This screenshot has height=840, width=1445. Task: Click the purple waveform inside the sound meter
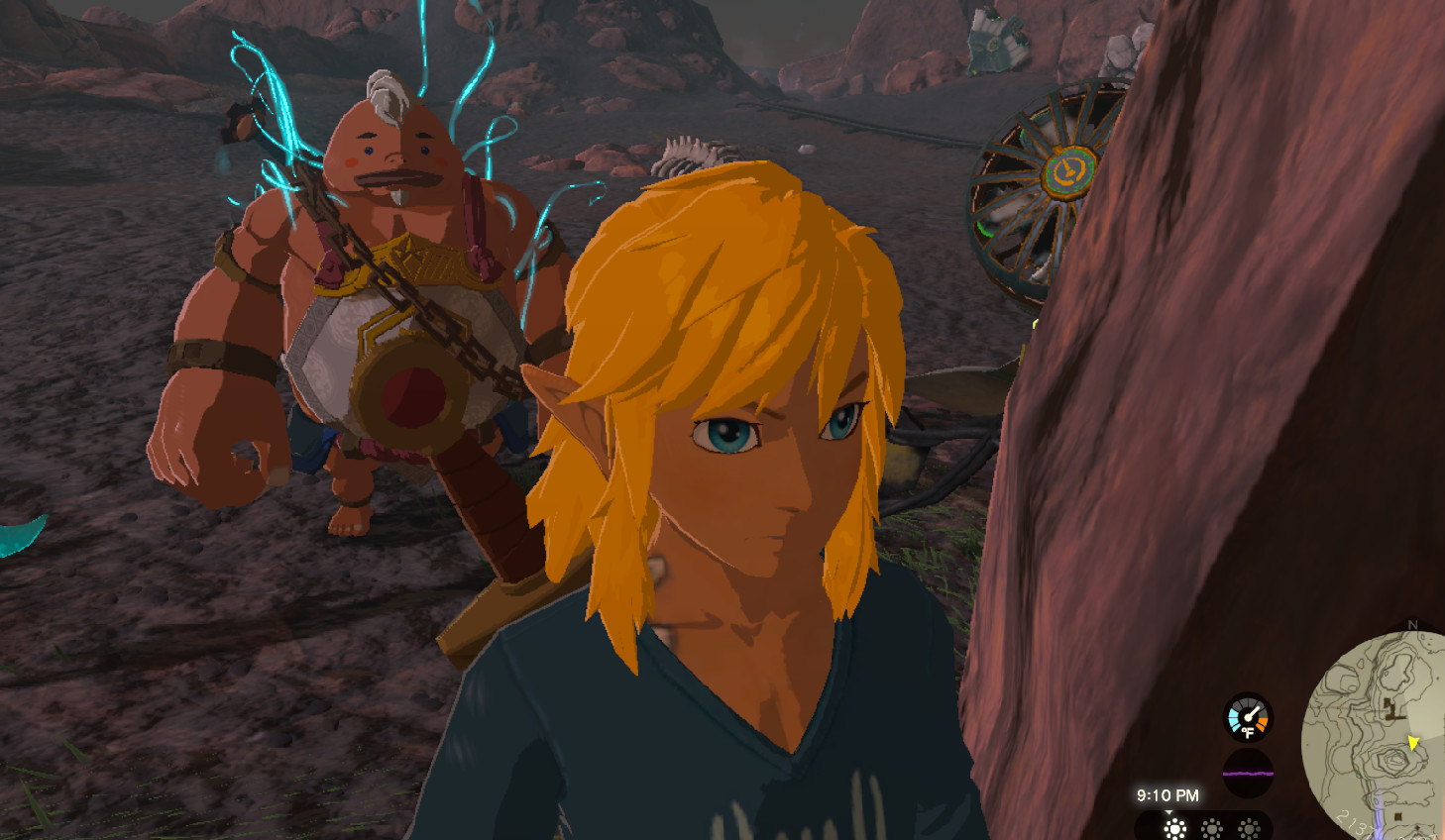[1247, 773]
